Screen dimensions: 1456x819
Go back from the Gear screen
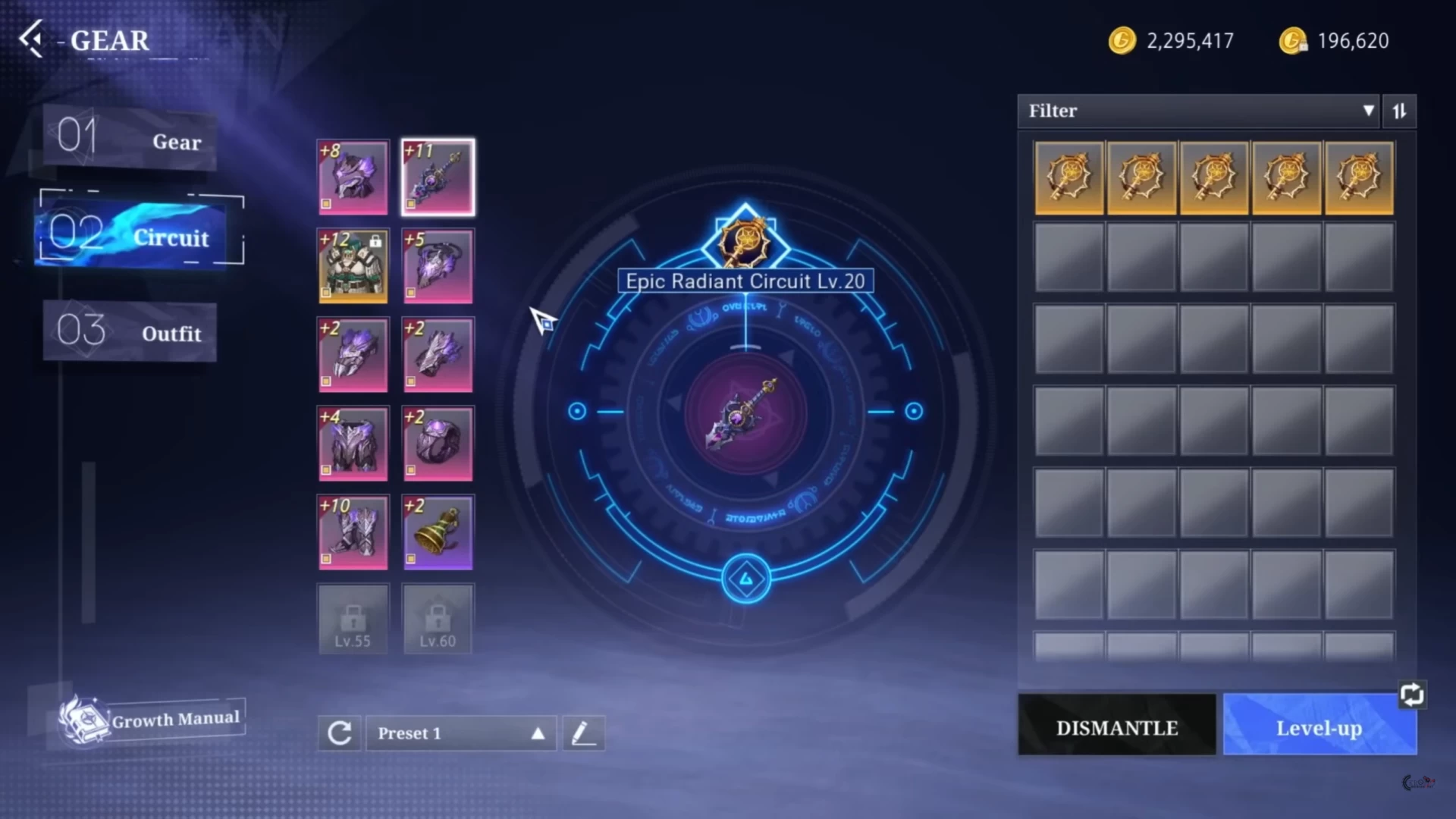[32, 39]
